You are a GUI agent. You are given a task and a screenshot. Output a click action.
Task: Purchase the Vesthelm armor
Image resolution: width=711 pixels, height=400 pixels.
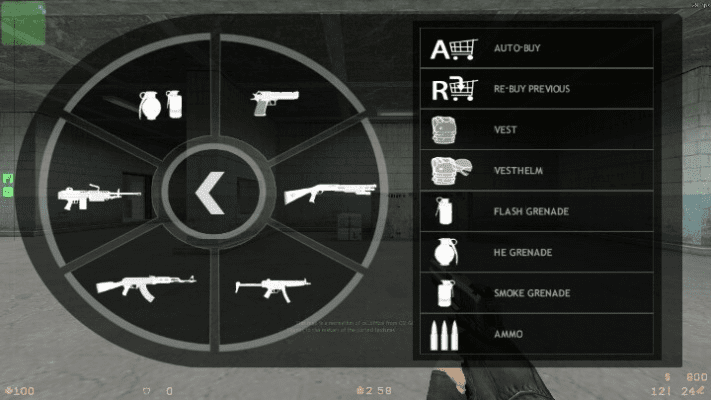click(x=534, y=170)
